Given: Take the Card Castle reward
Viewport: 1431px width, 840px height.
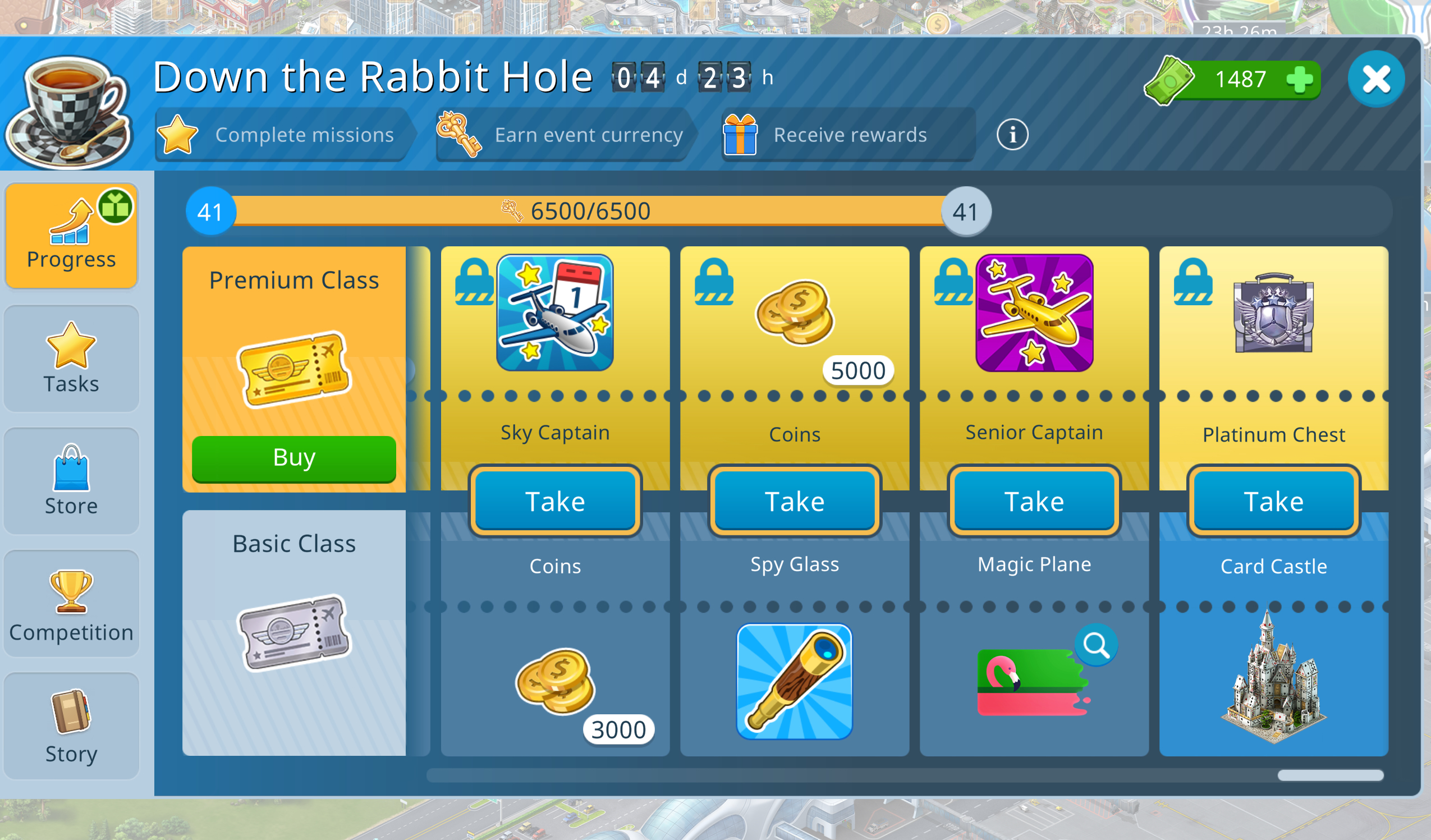Looking at the screenshot, I should [x=1274, y=501].
